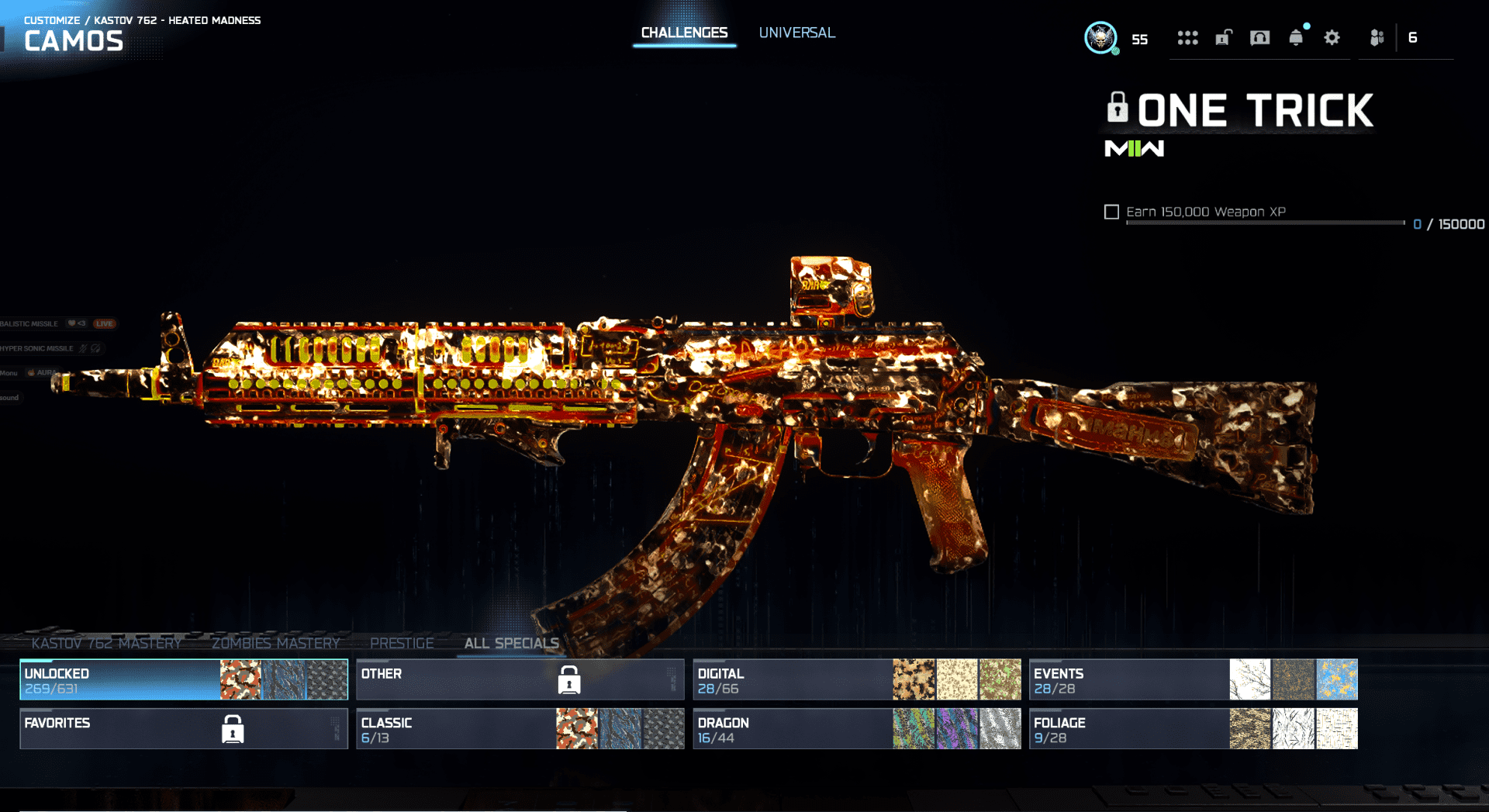Click the player profile emblem
This screenshot has height=812, width=1489.
[1100, 38]
